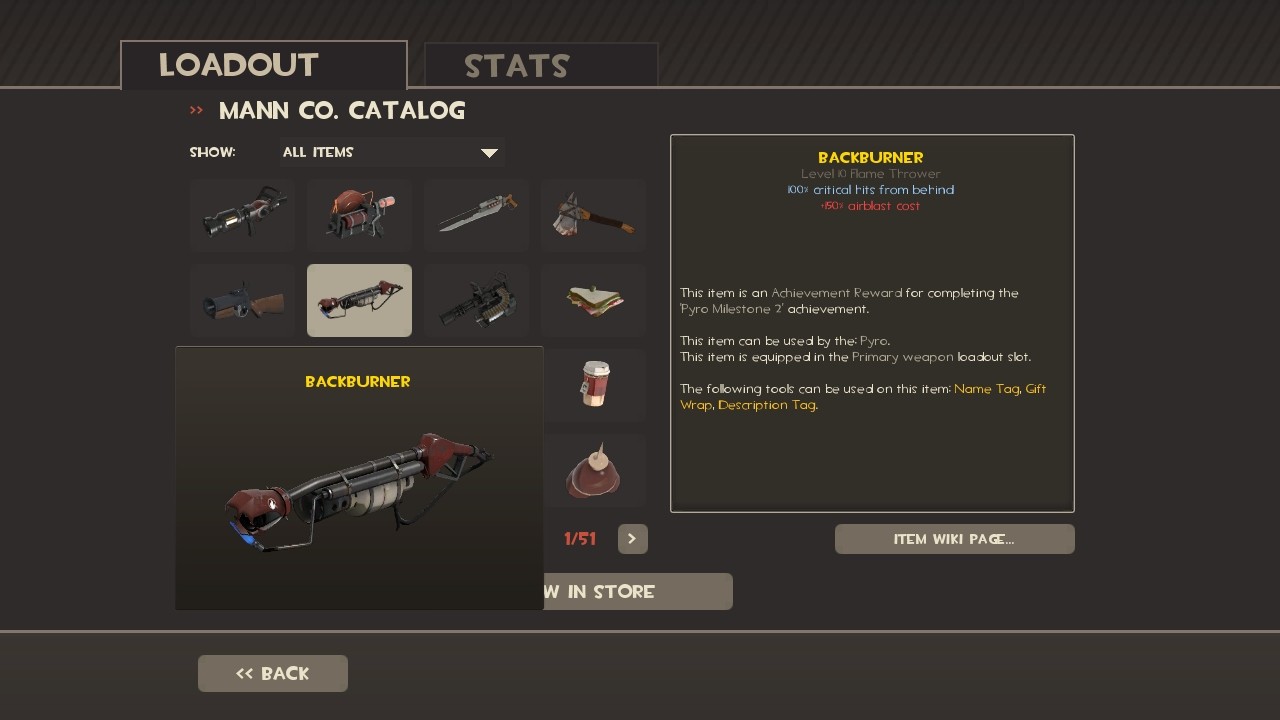Open the SHOW filter dropdown set to ALL ITEMS
This screenshot has height=720, width=1280.
[390, 152]
